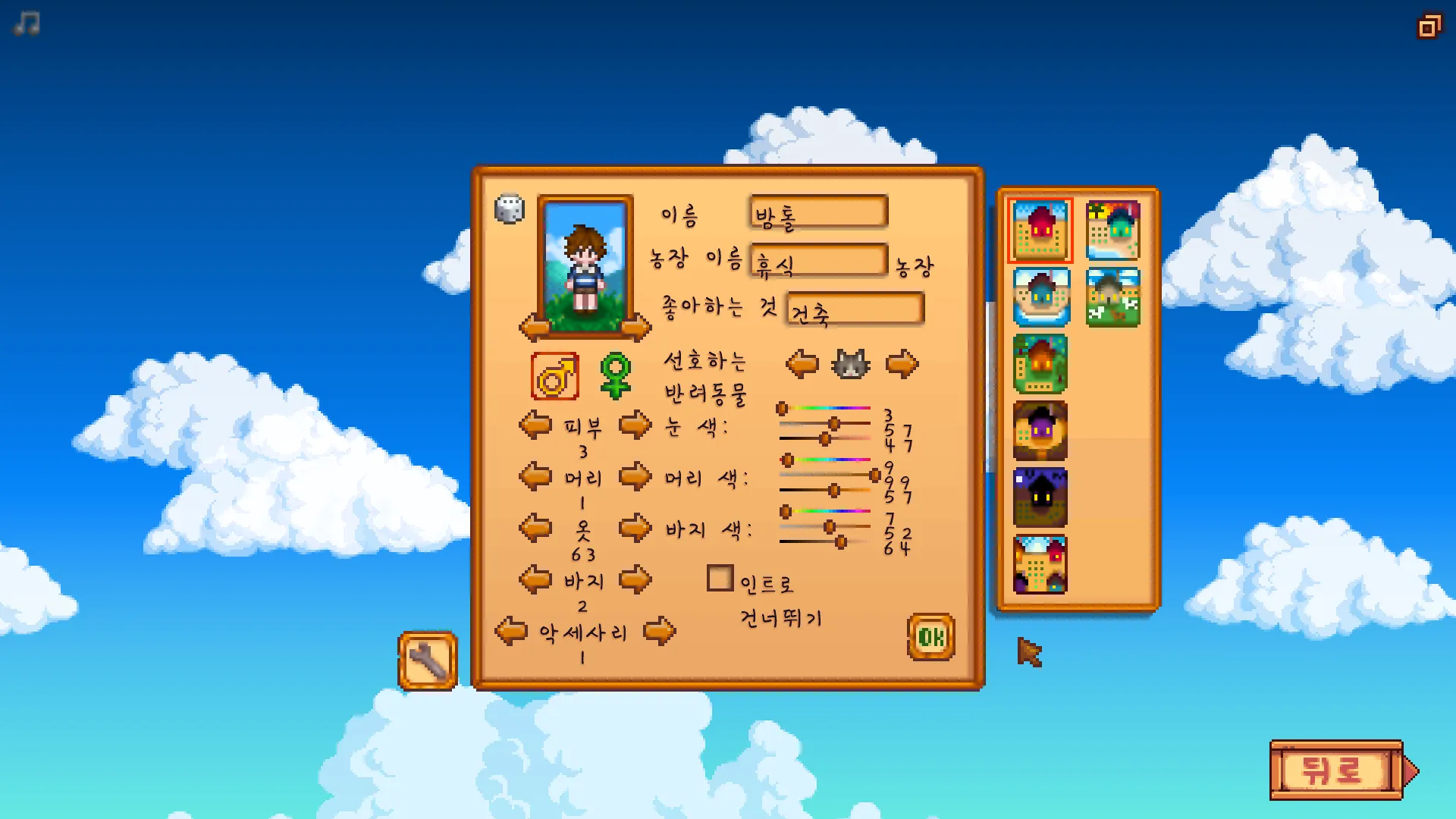Go back using the 뒤로 button
This screenshot has height=819, width=1456.
pos(1335,770)
